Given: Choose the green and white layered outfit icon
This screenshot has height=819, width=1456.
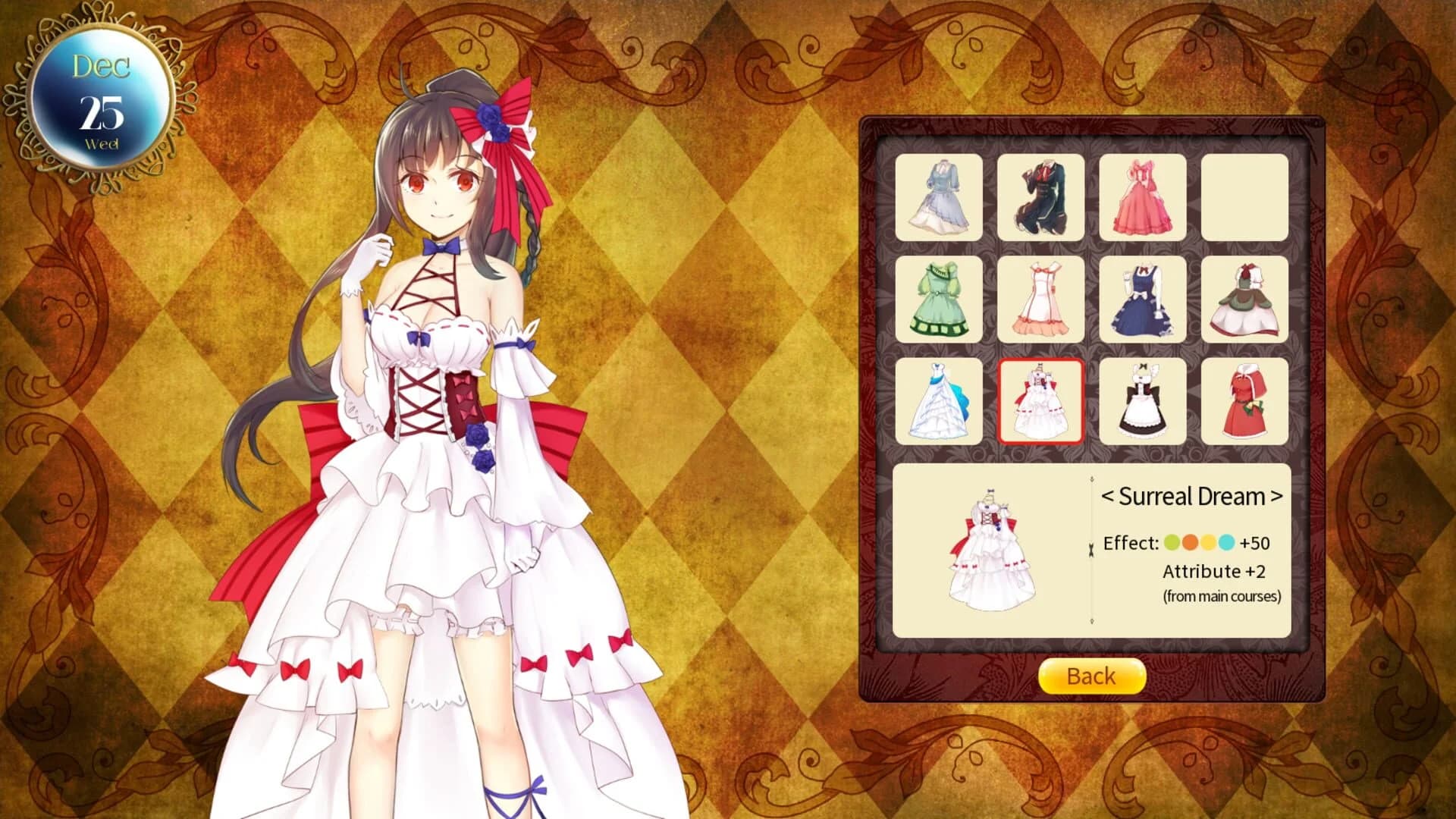Looking at the screenshot, I should pyautogui.click(x=1244, y=298).
